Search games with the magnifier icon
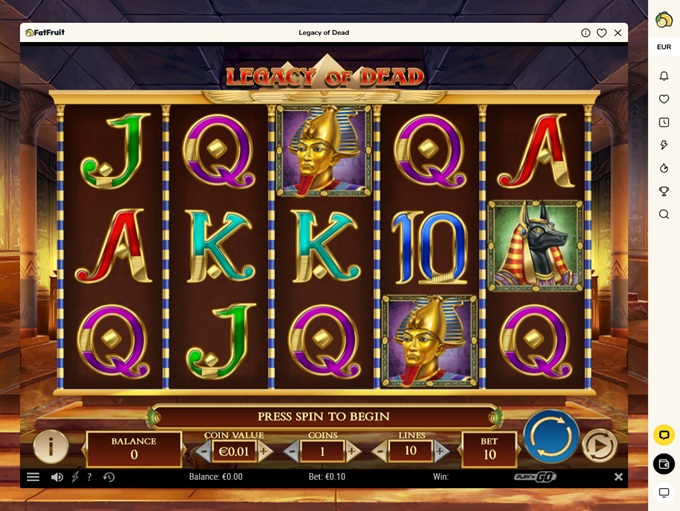 (664, 214)
